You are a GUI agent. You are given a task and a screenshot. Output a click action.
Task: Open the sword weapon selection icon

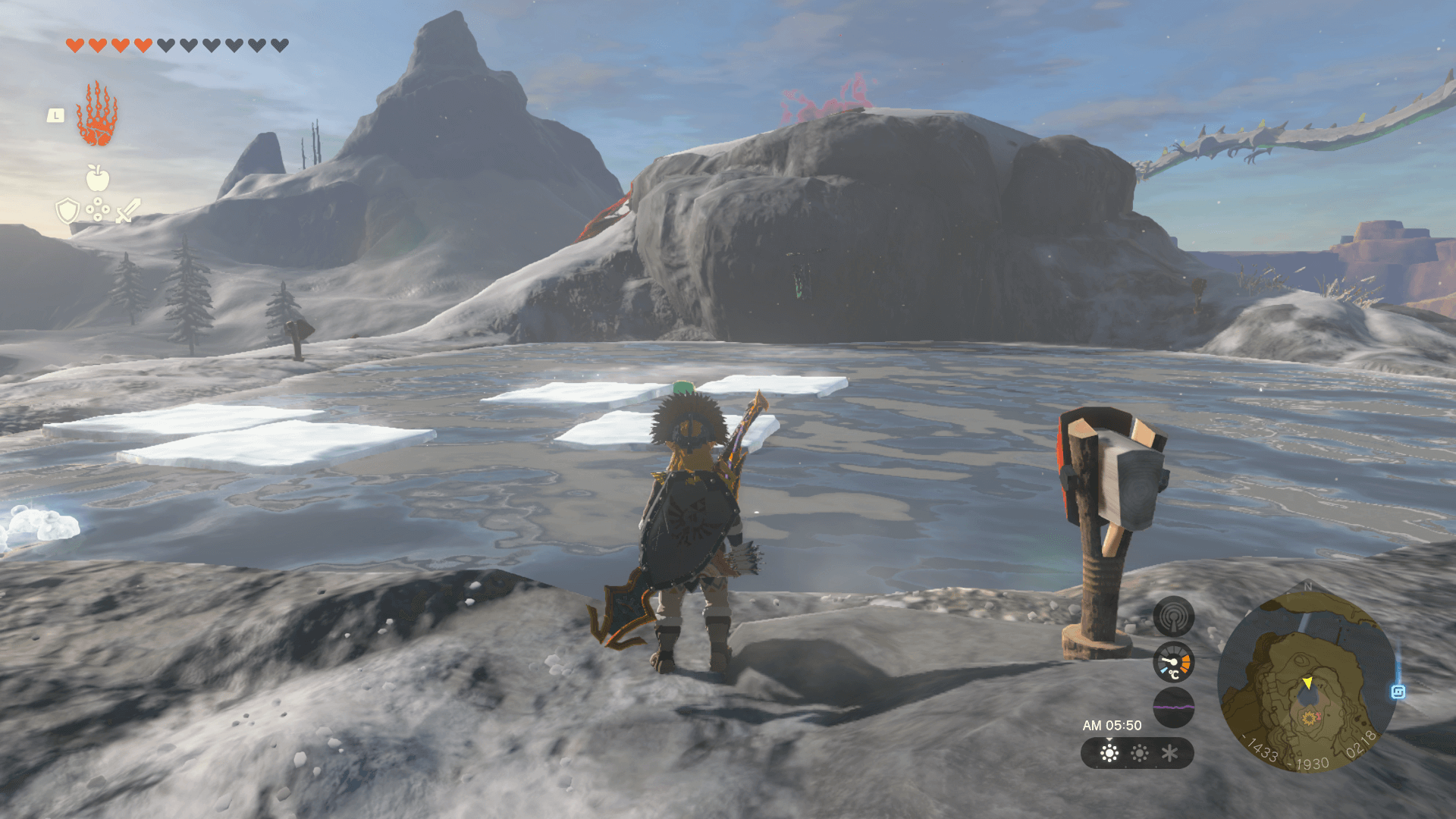[128, 210]
